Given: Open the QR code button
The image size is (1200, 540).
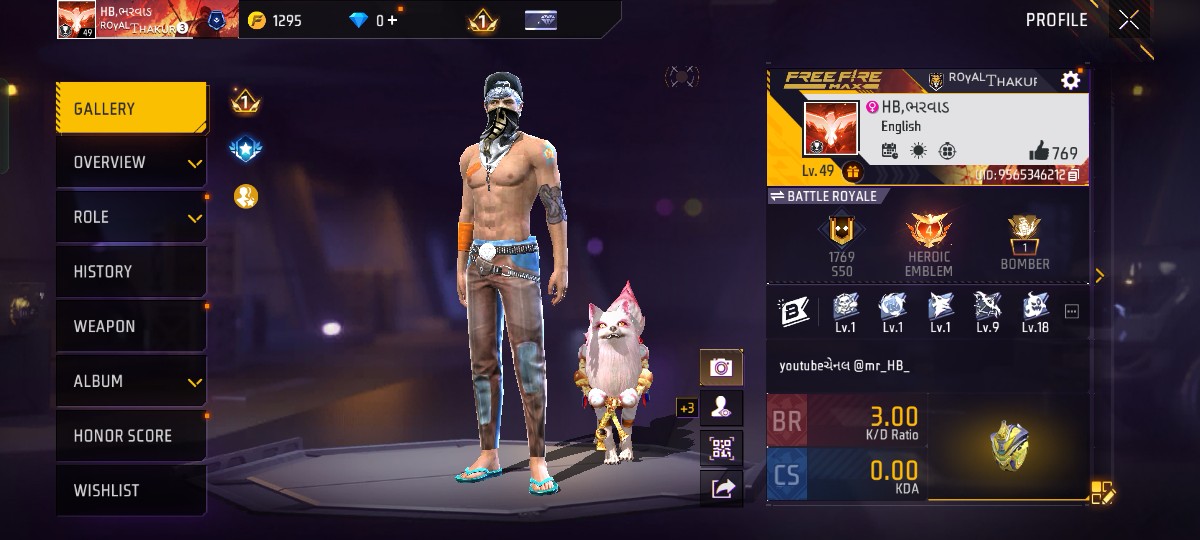Looking at the screenshot, I should (x=721, y=448).
